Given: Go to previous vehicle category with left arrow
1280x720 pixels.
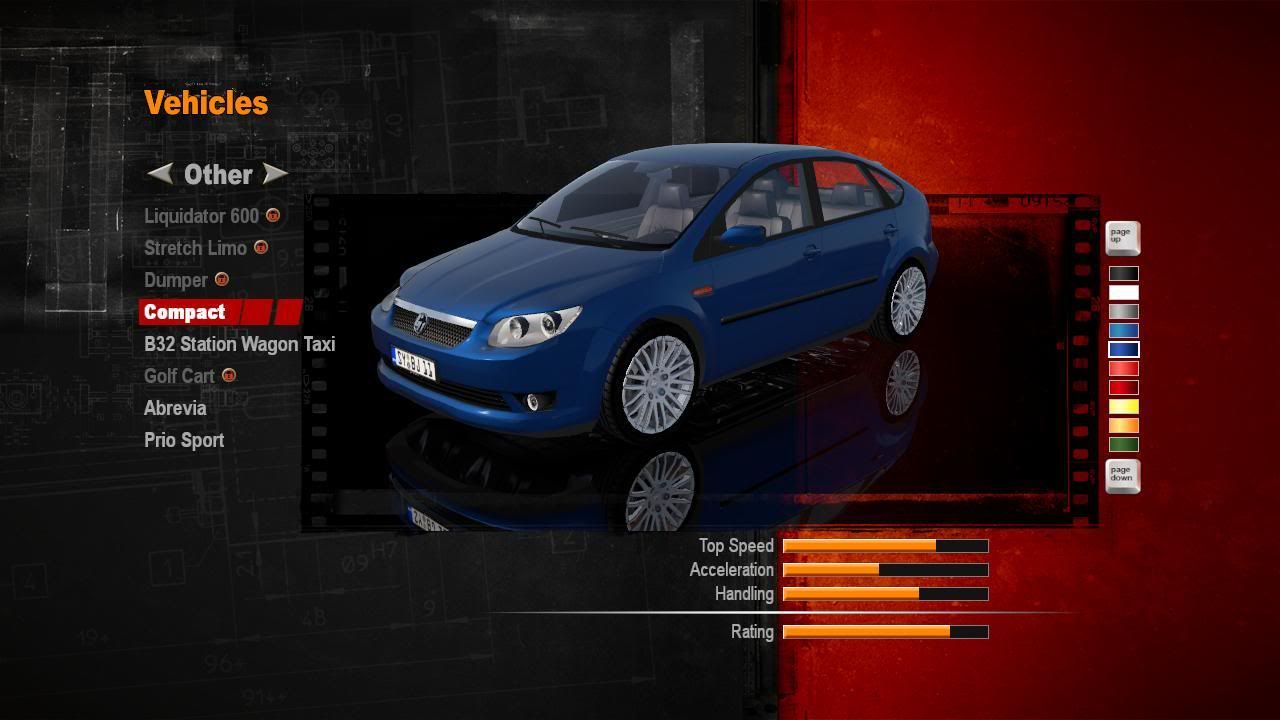Looking at the screenshot, I should [x=159, y=174].
